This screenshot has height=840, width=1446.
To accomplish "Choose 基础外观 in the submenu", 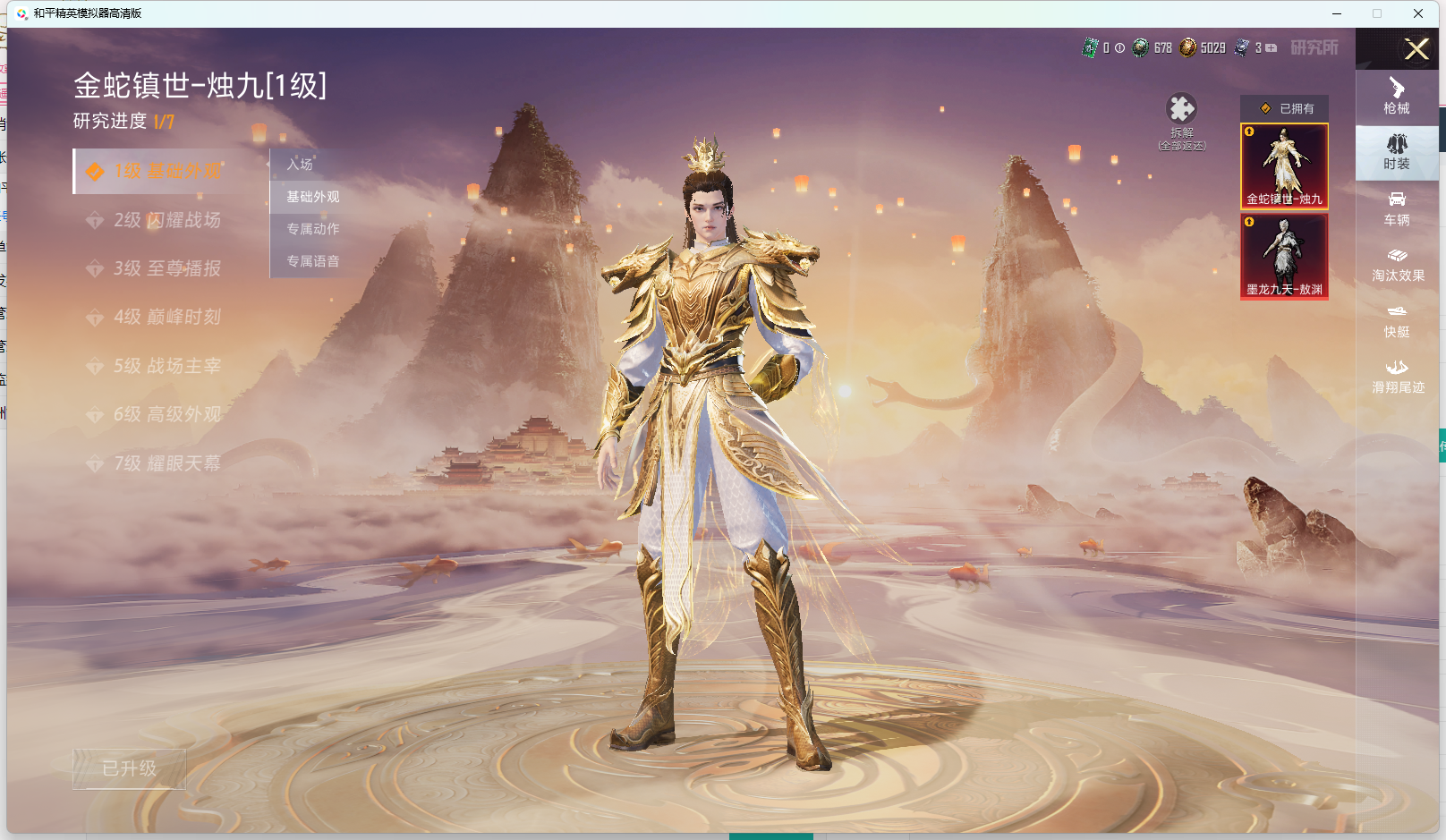I will tap(313, 197).
